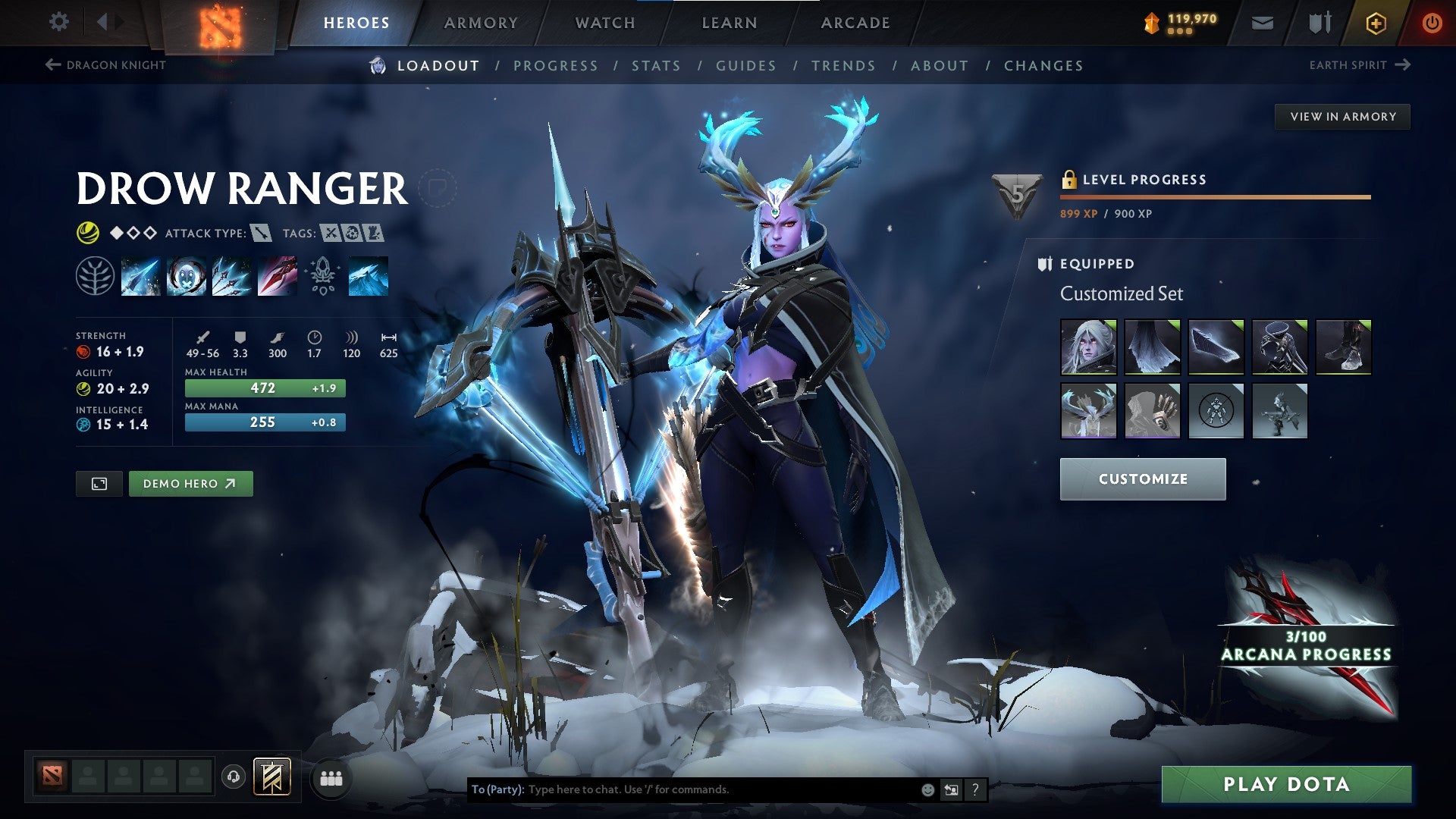This screenshot has width=1456, height=819.
Task: Select the Frost Arrows ability icon
Action: point(140,277)
